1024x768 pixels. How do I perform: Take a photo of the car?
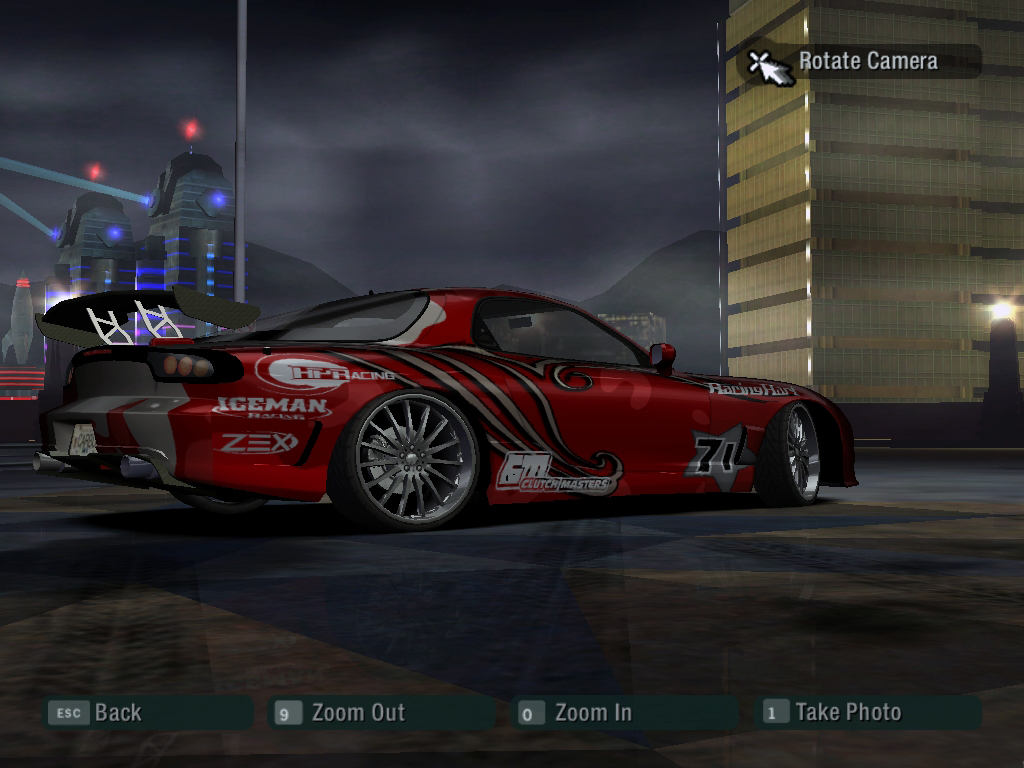coord(847,712)
